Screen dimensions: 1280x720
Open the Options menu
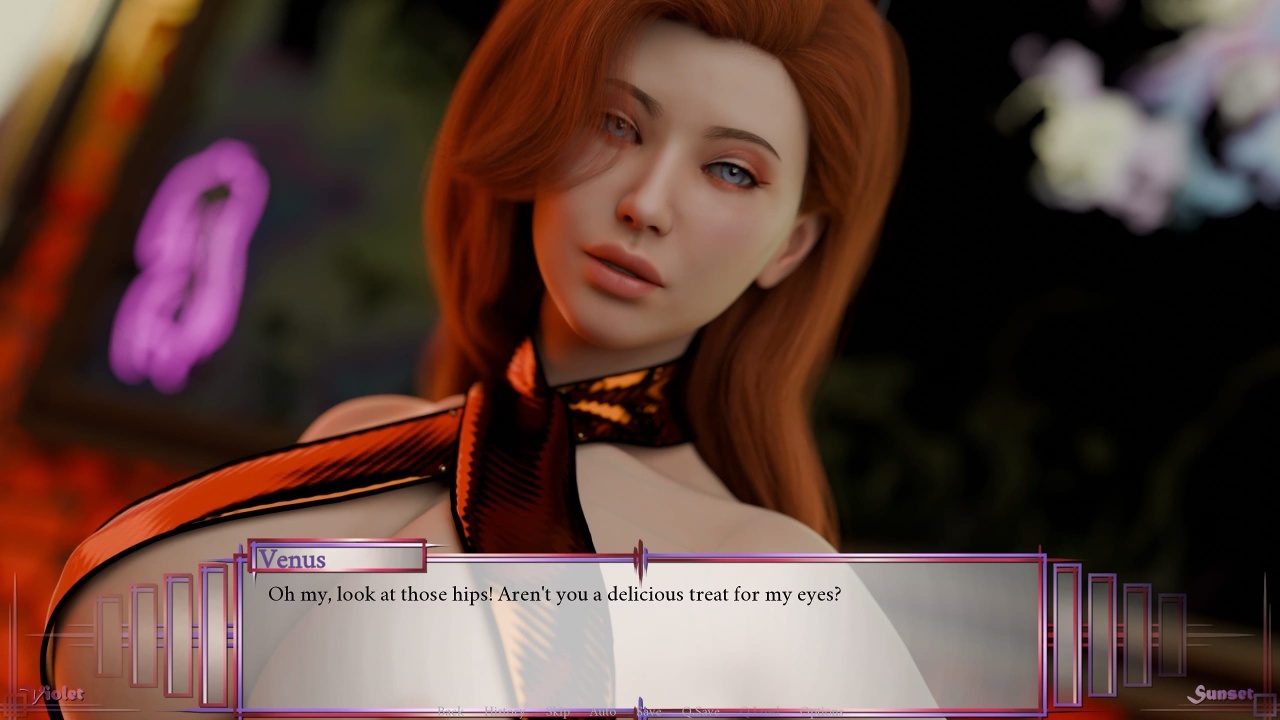tap(821, 711)
